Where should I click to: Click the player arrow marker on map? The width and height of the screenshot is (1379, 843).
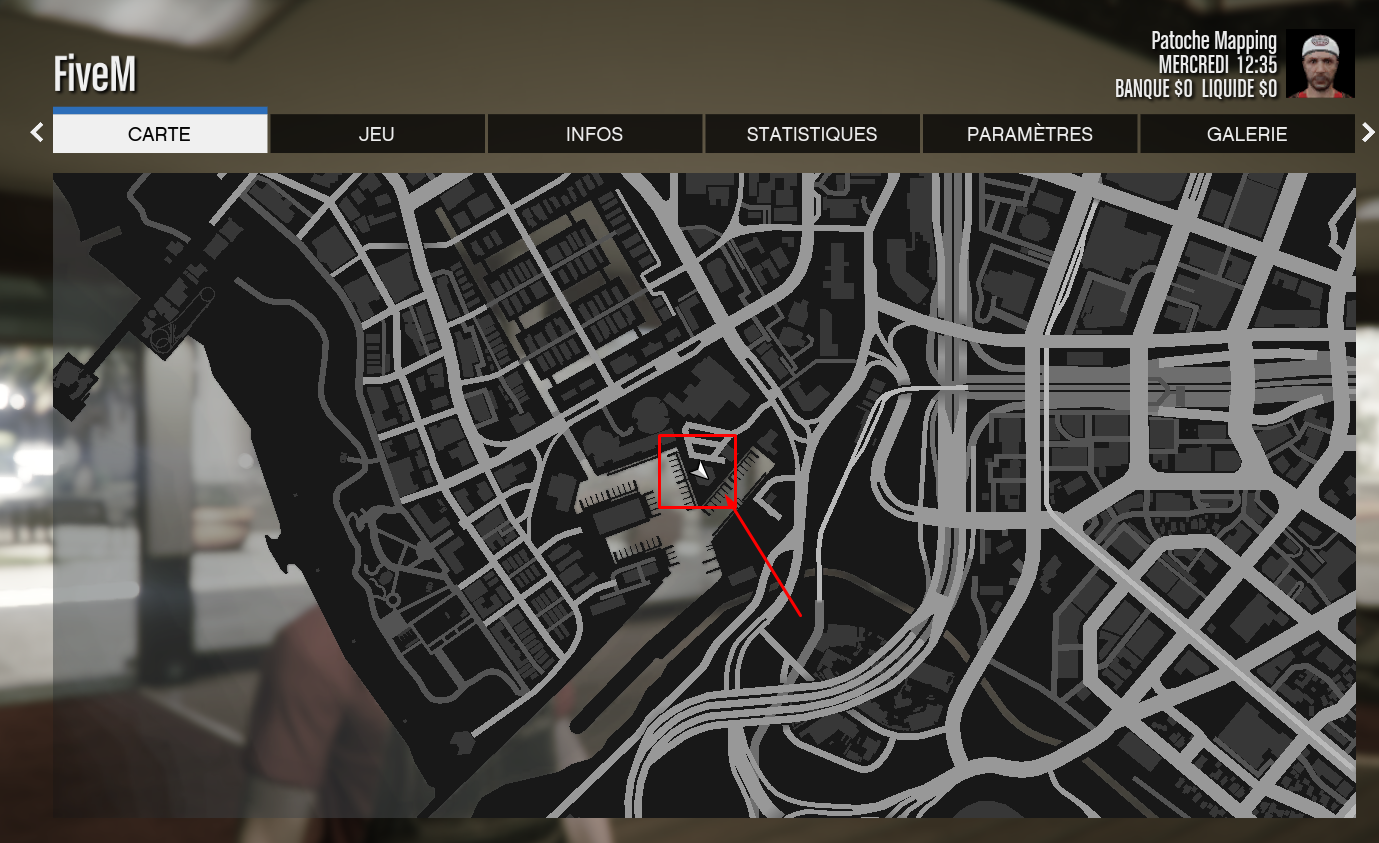point(701,471)
